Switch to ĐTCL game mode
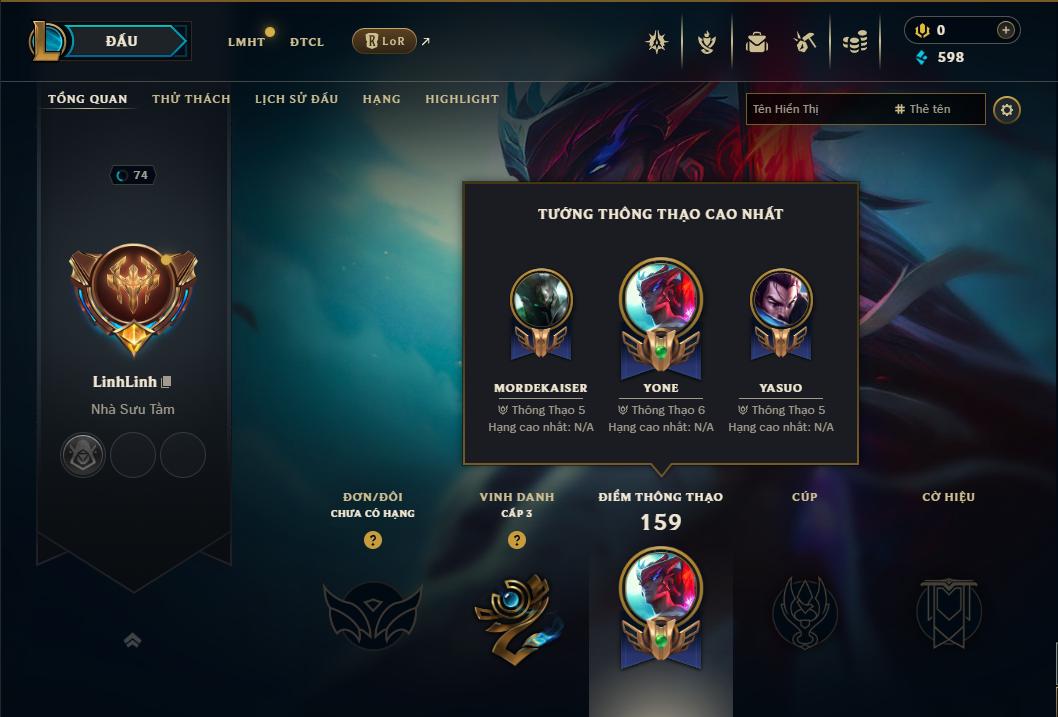 tap(307, 42)
